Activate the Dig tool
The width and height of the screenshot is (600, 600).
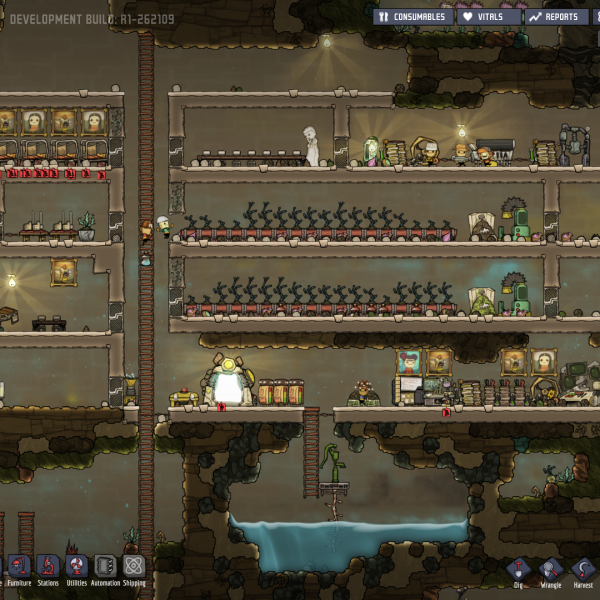pyautogui.click(x=520, y=571)
